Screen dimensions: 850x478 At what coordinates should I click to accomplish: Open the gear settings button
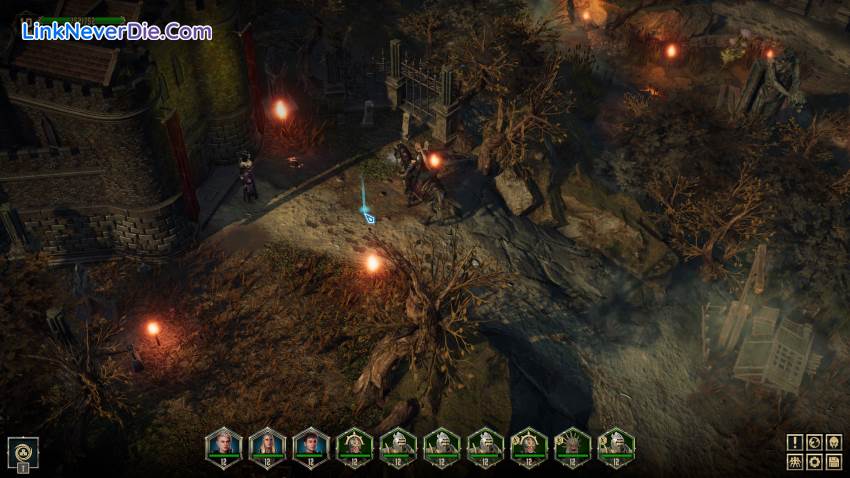point(814,461)
